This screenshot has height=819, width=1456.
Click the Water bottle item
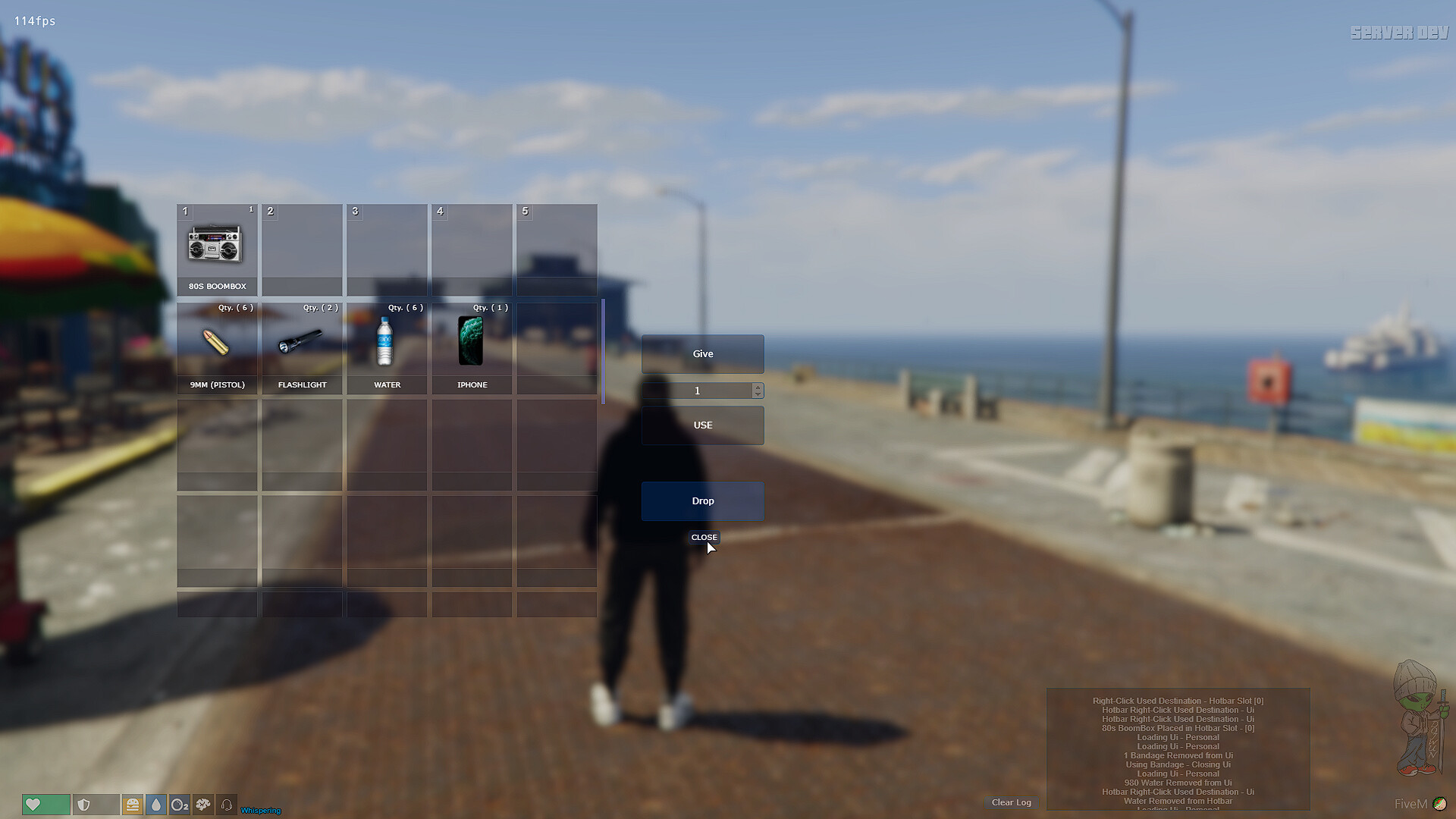[386, 345]
